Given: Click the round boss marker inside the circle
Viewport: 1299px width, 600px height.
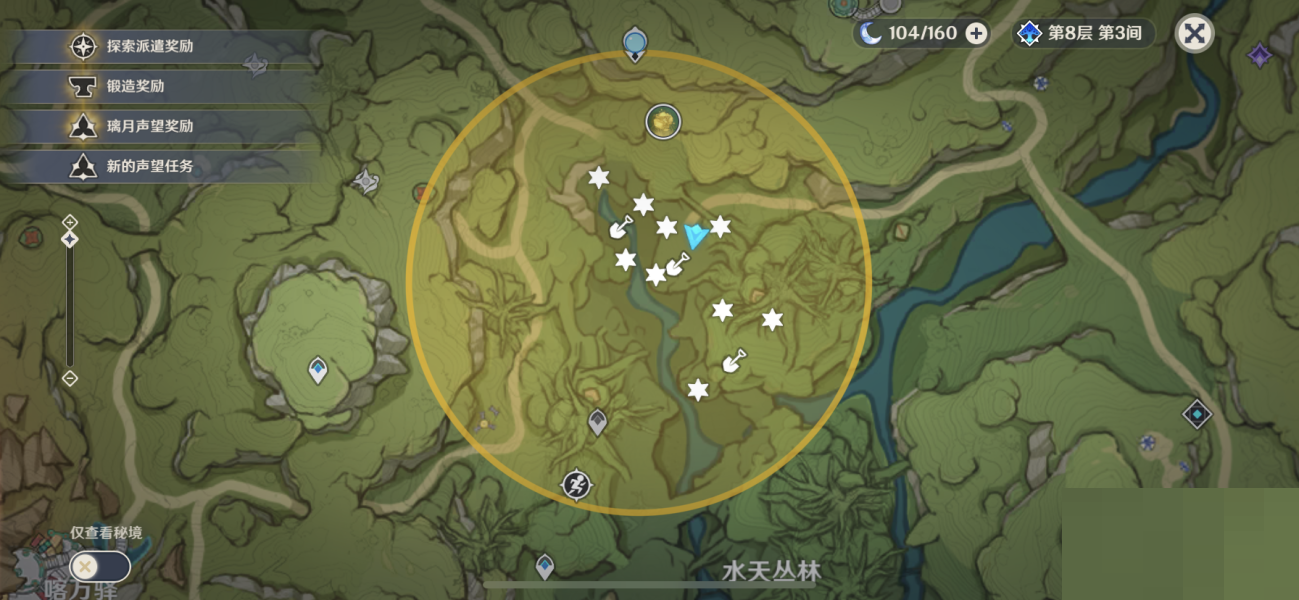Looking at the screenshot, I should (x=662, y=121).
